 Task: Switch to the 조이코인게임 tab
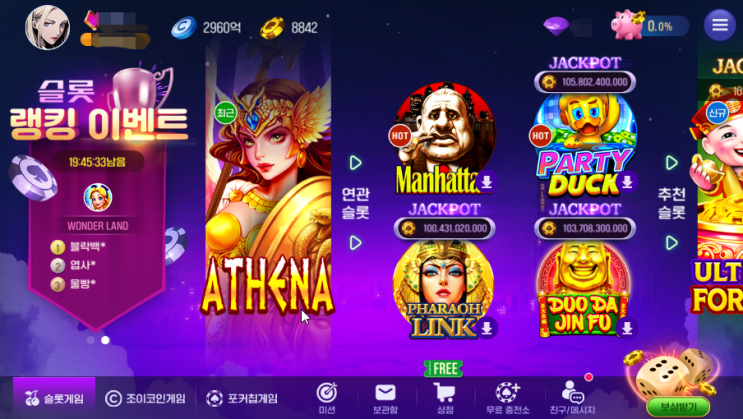click(x=143, y=398)
